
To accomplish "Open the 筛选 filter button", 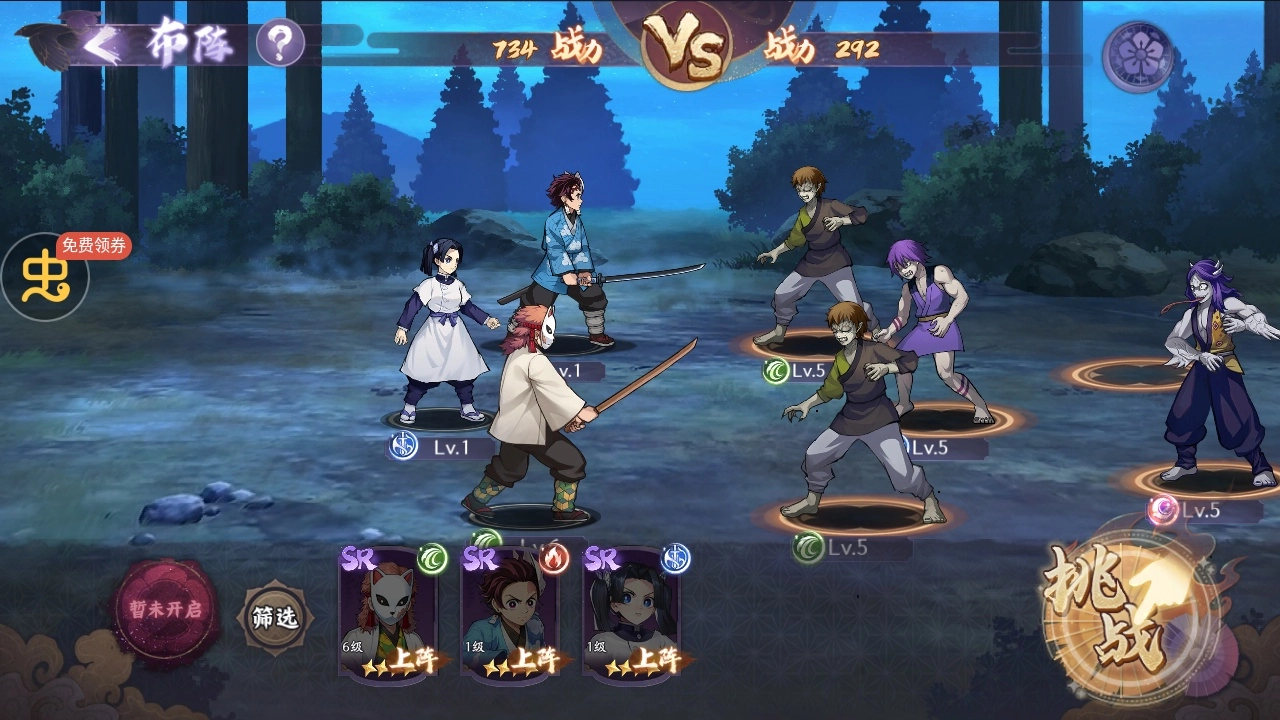I will tap(274, 617).
